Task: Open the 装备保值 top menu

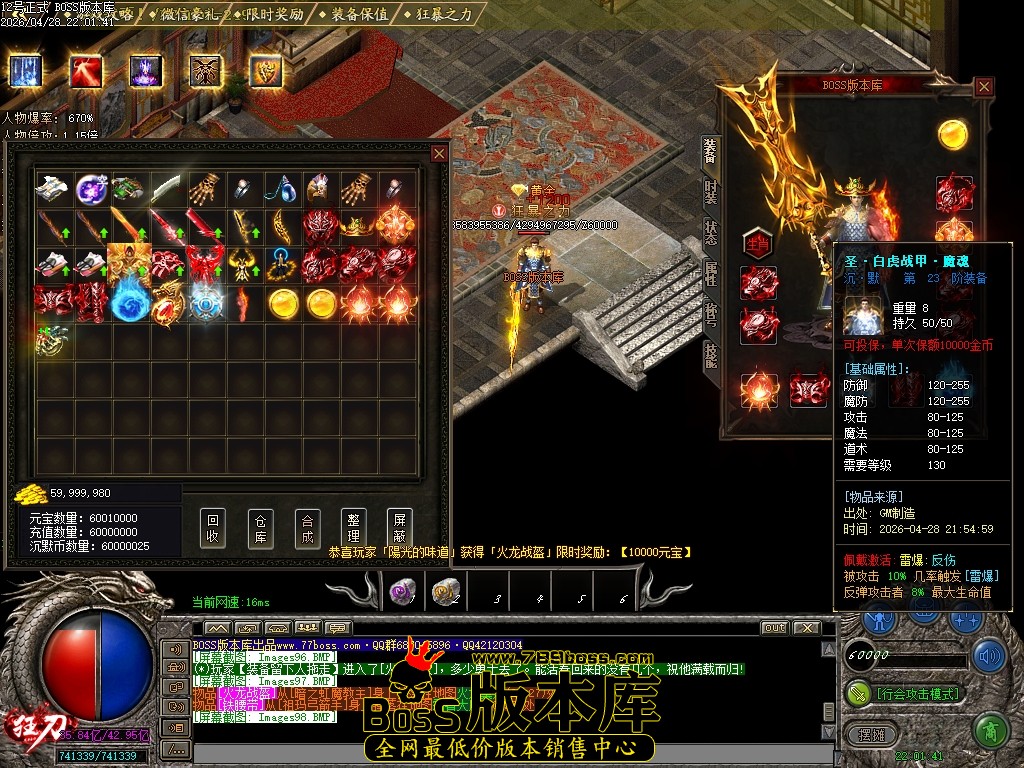Action: pos(357,14)
